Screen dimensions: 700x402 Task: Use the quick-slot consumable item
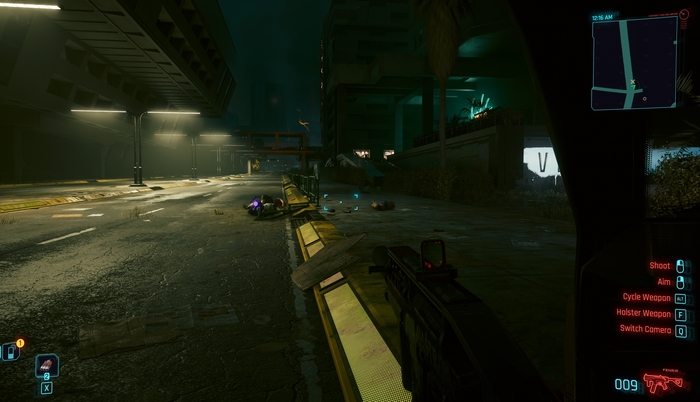[x=46, y=366]
